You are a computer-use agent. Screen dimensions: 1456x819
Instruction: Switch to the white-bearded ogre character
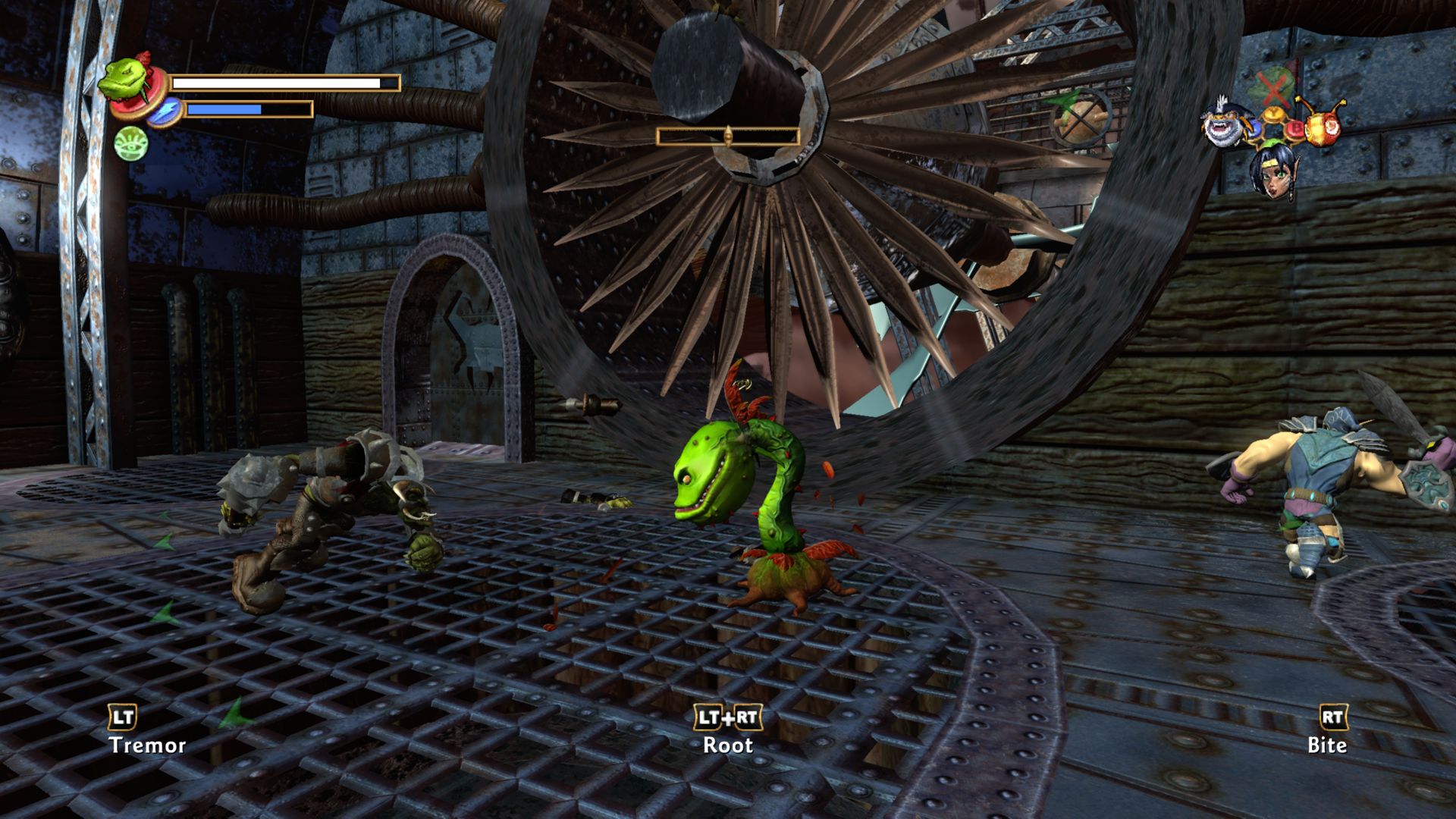(1224, 124)
